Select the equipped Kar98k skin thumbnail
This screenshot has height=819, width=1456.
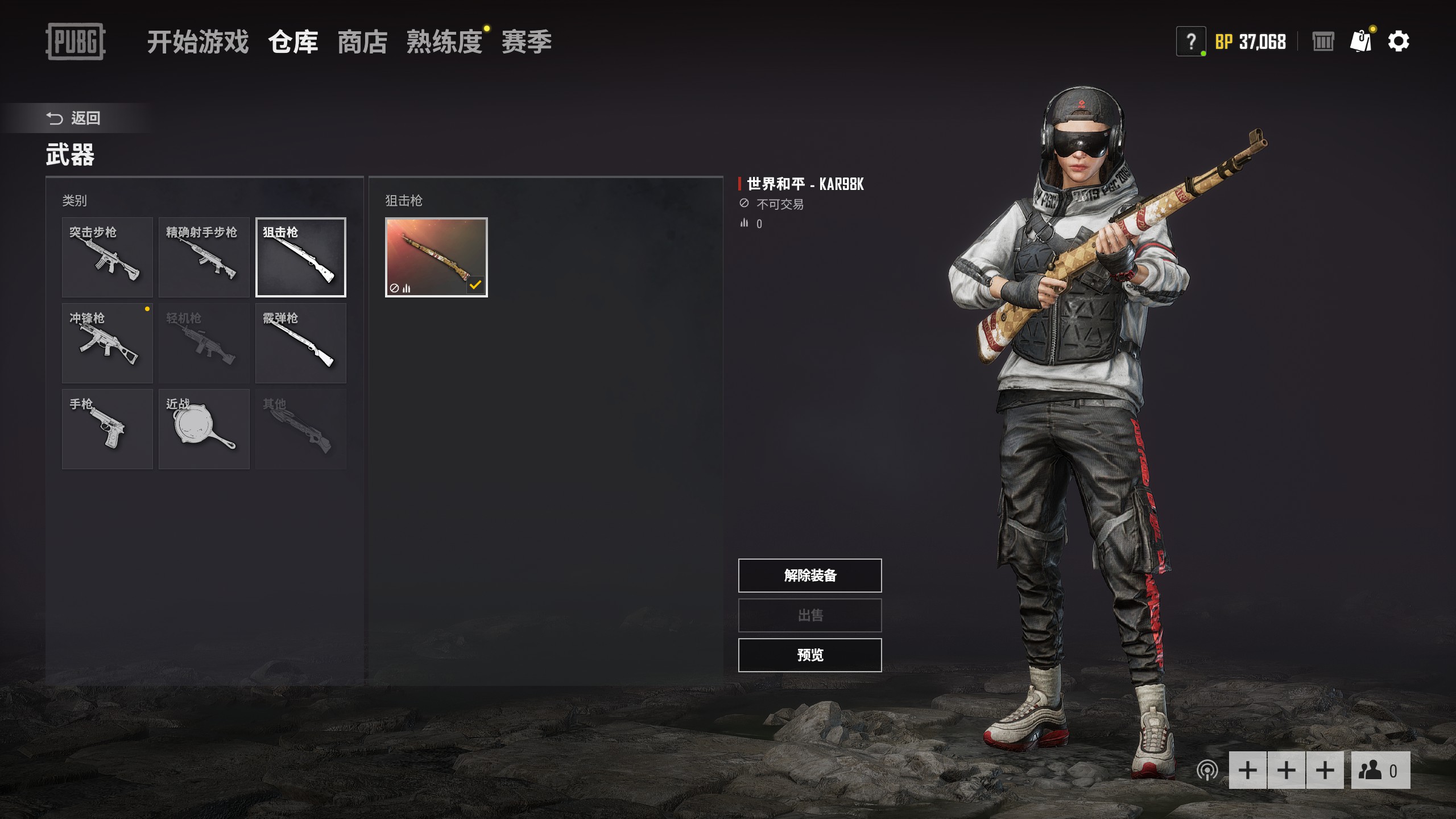pos(436,257)
